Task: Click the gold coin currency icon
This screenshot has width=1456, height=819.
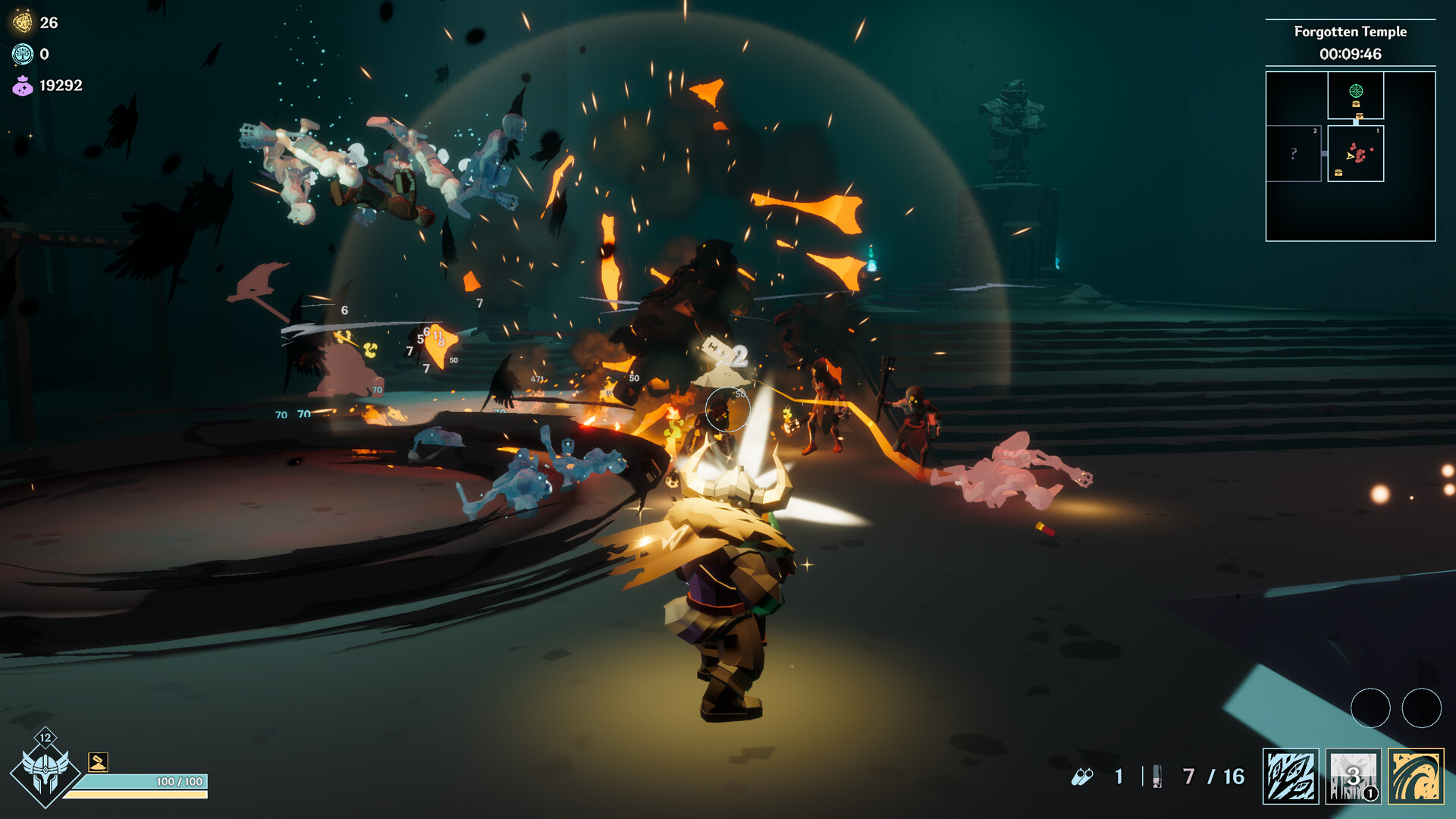Action: (x=23, y=23)
